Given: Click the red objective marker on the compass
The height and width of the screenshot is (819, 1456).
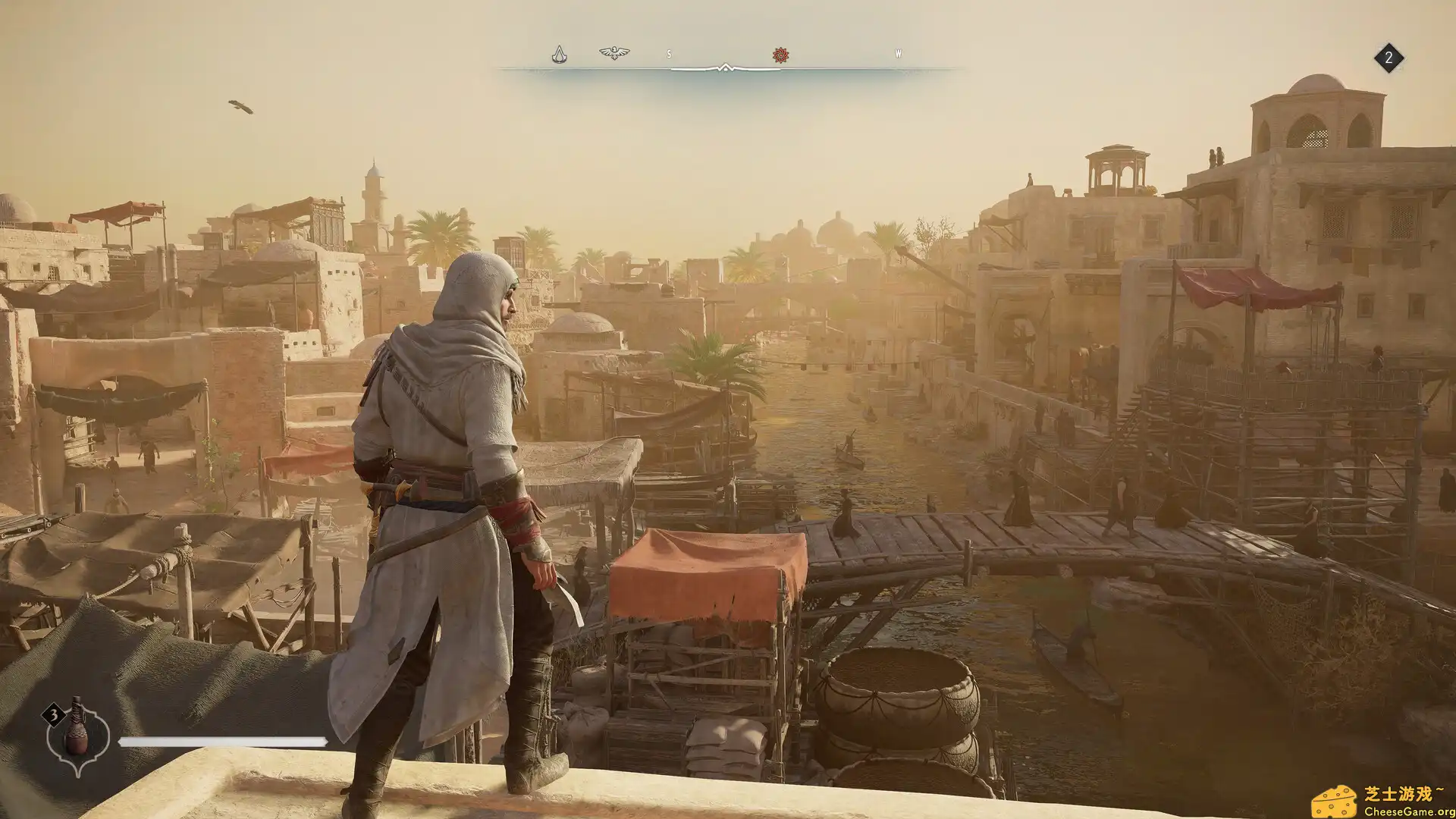Looking at the screenshot, I should pyautogui.click(x=781, y=53).
